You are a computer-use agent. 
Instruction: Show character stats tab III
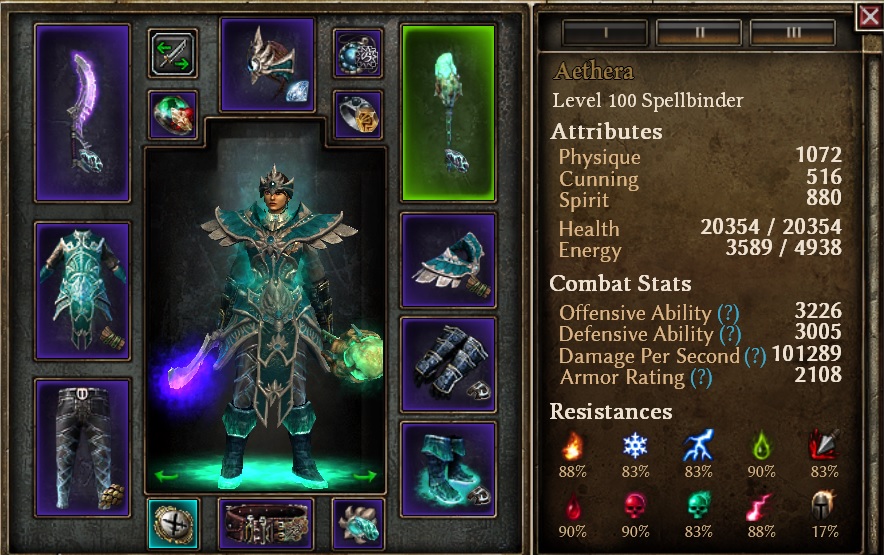coord(793,33)
